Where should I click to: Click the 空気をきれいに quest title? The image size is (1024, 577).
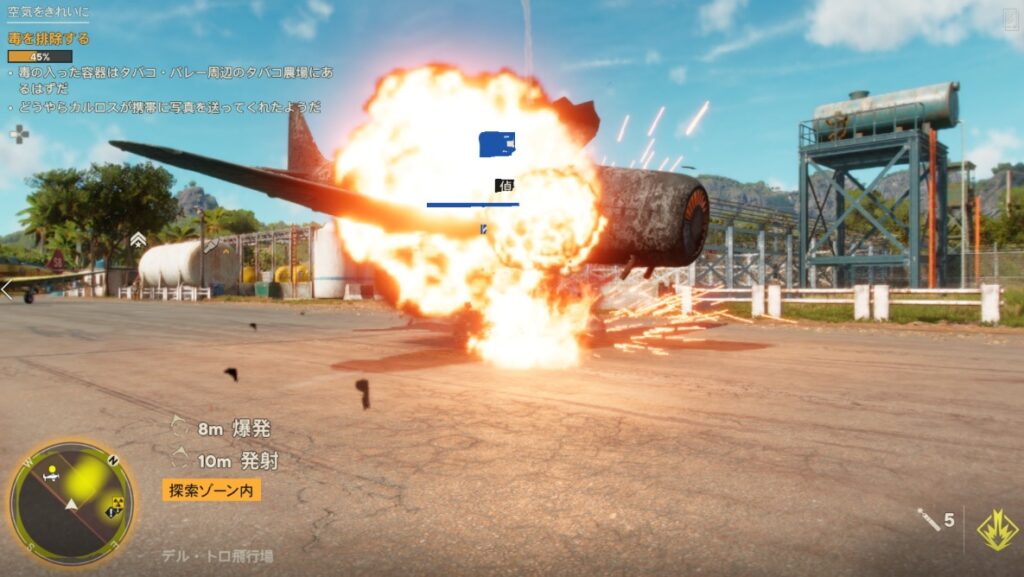point(48,13)
